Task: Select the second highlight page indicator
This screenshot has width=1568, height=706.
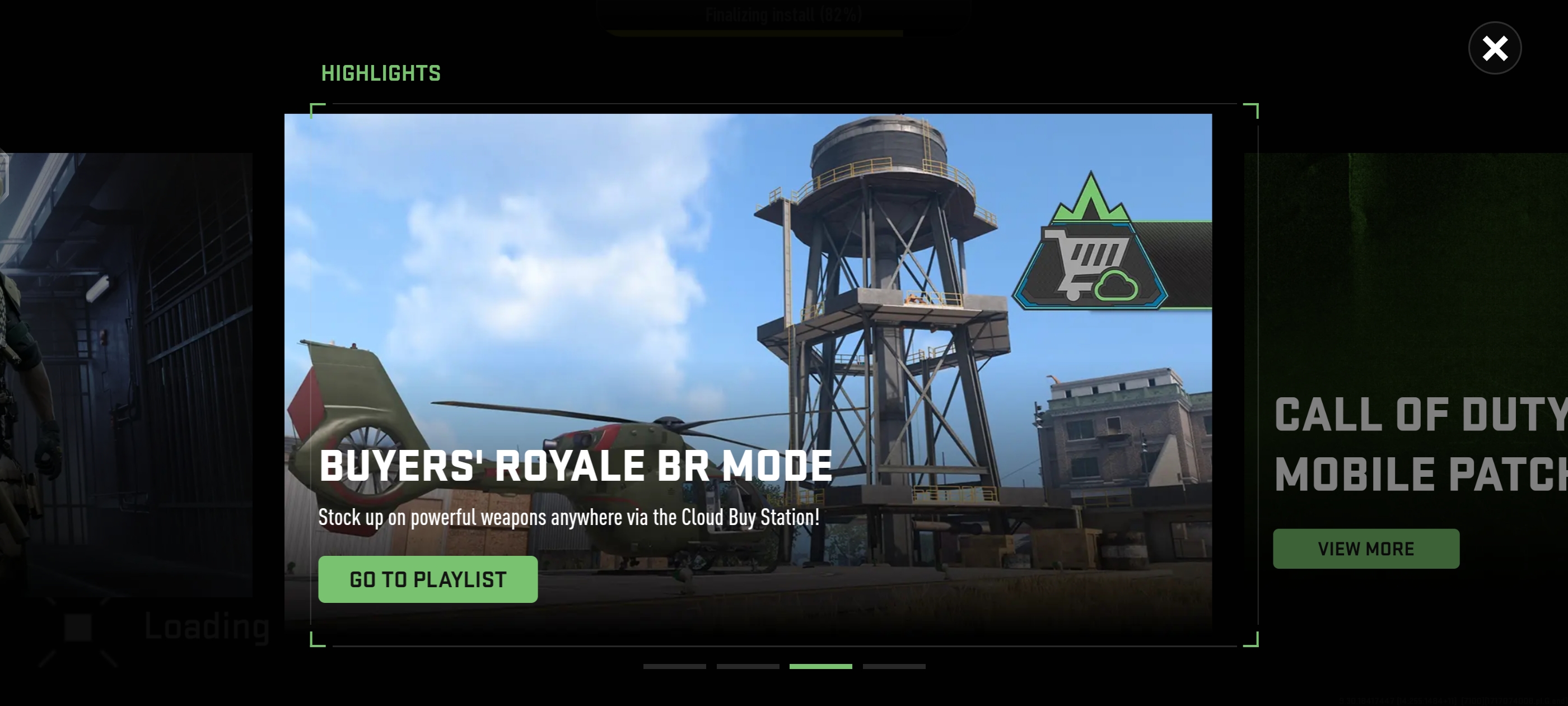Action: (x=748, y=666)
